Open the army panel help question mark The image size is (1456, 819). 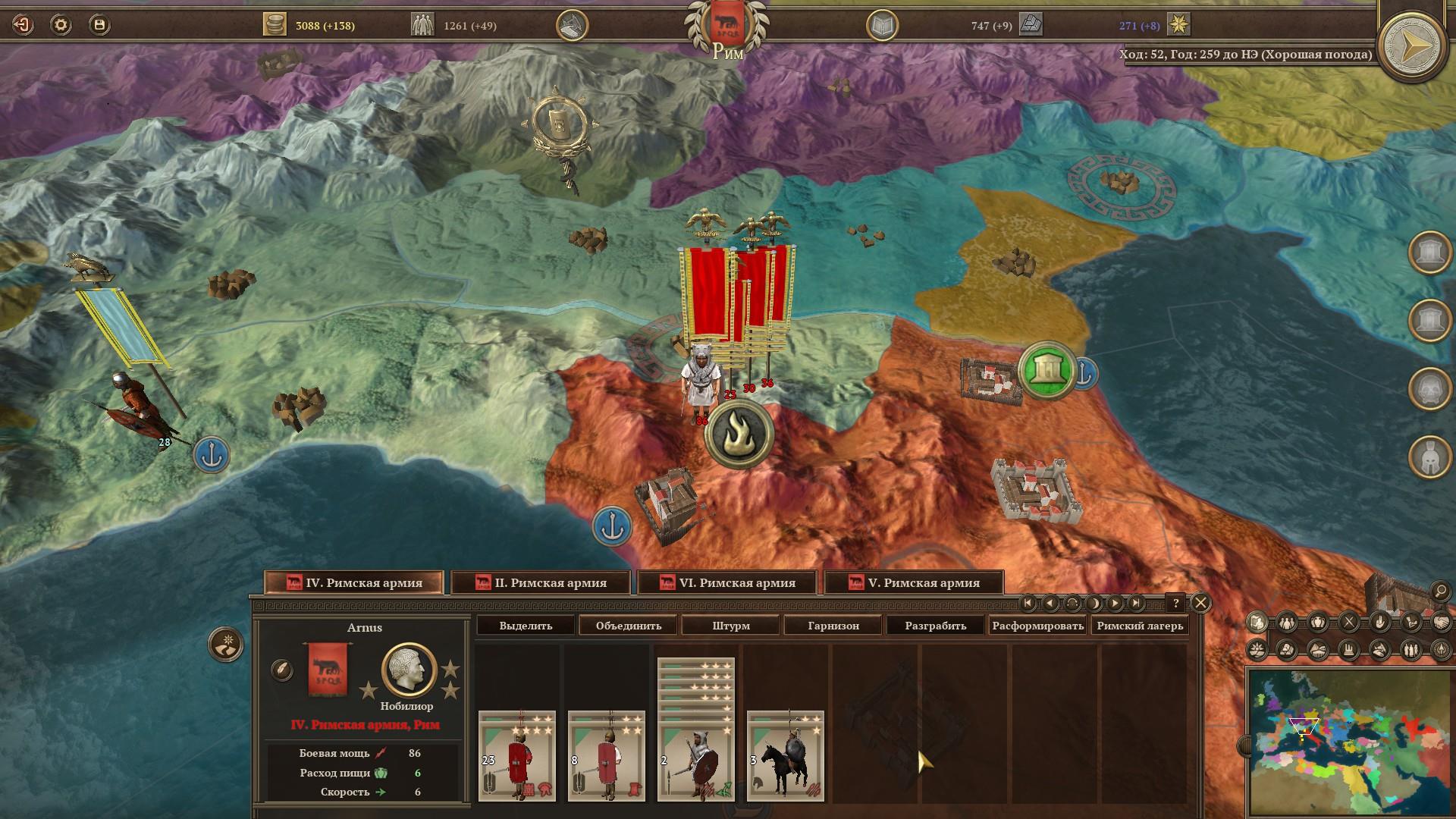pyautogui.click(x=1175, y=603)
